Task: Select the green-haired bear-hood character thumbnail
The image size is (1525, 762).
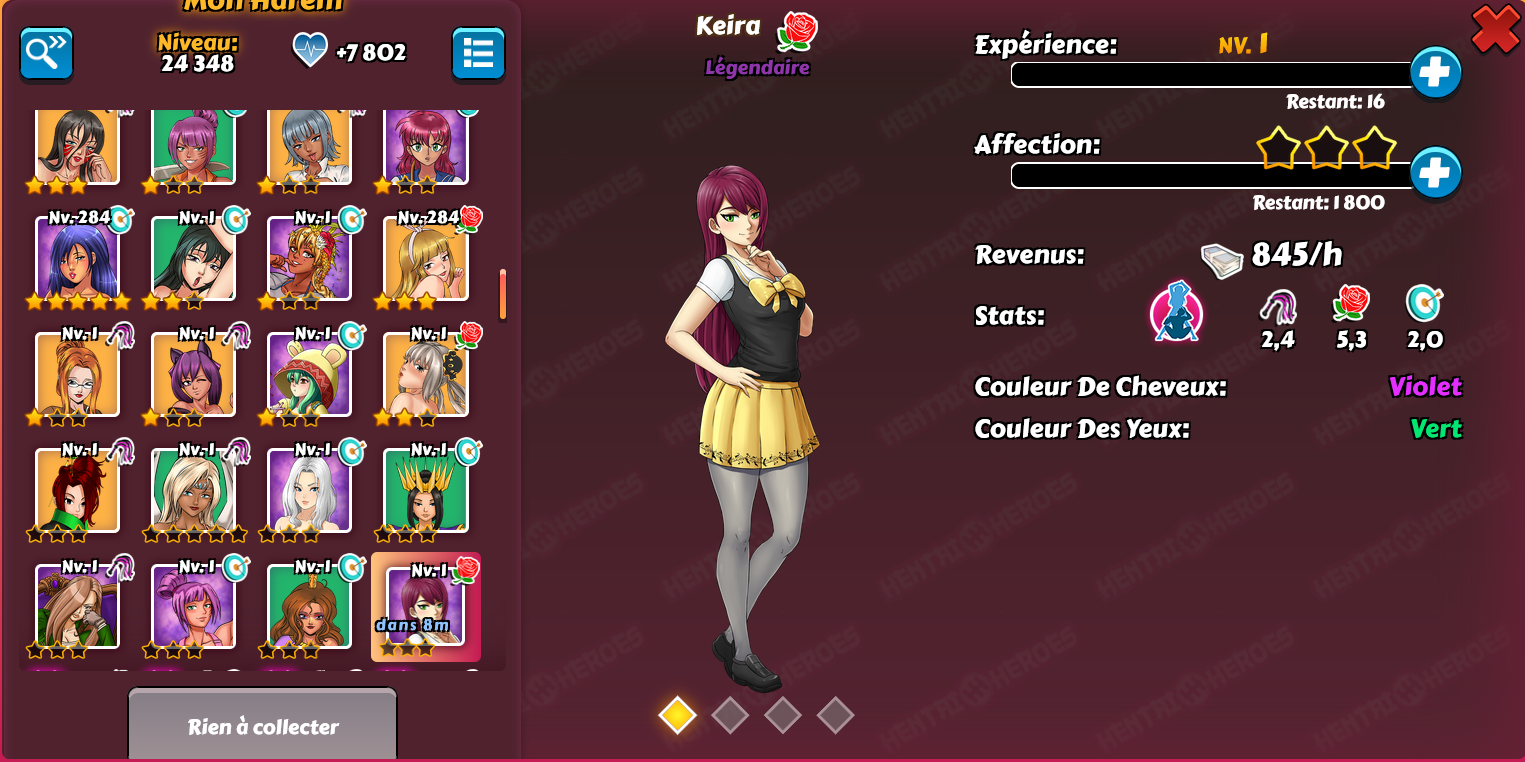Action: click(x=309, y=374)
